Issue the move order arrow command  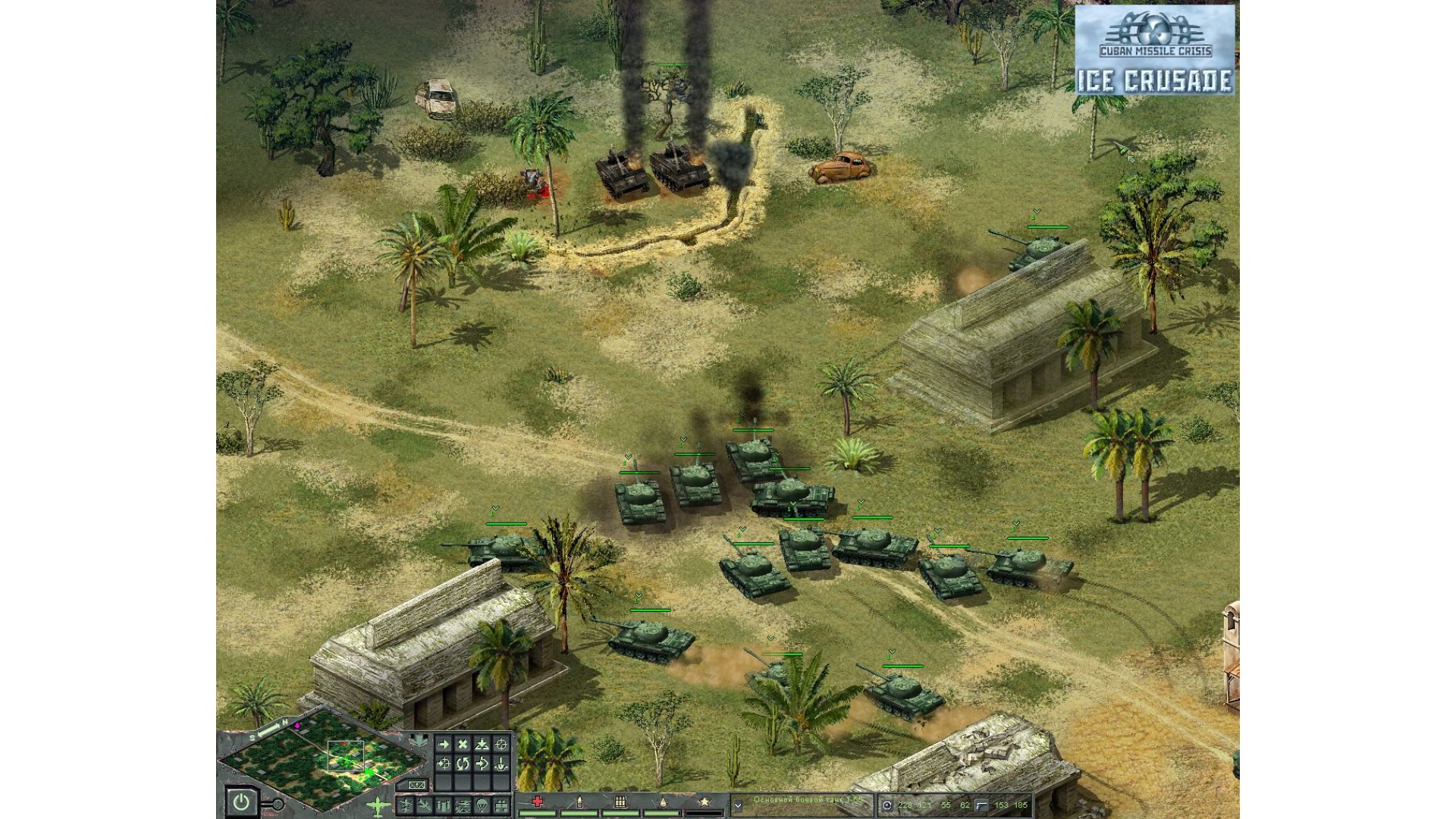[444, 745]
